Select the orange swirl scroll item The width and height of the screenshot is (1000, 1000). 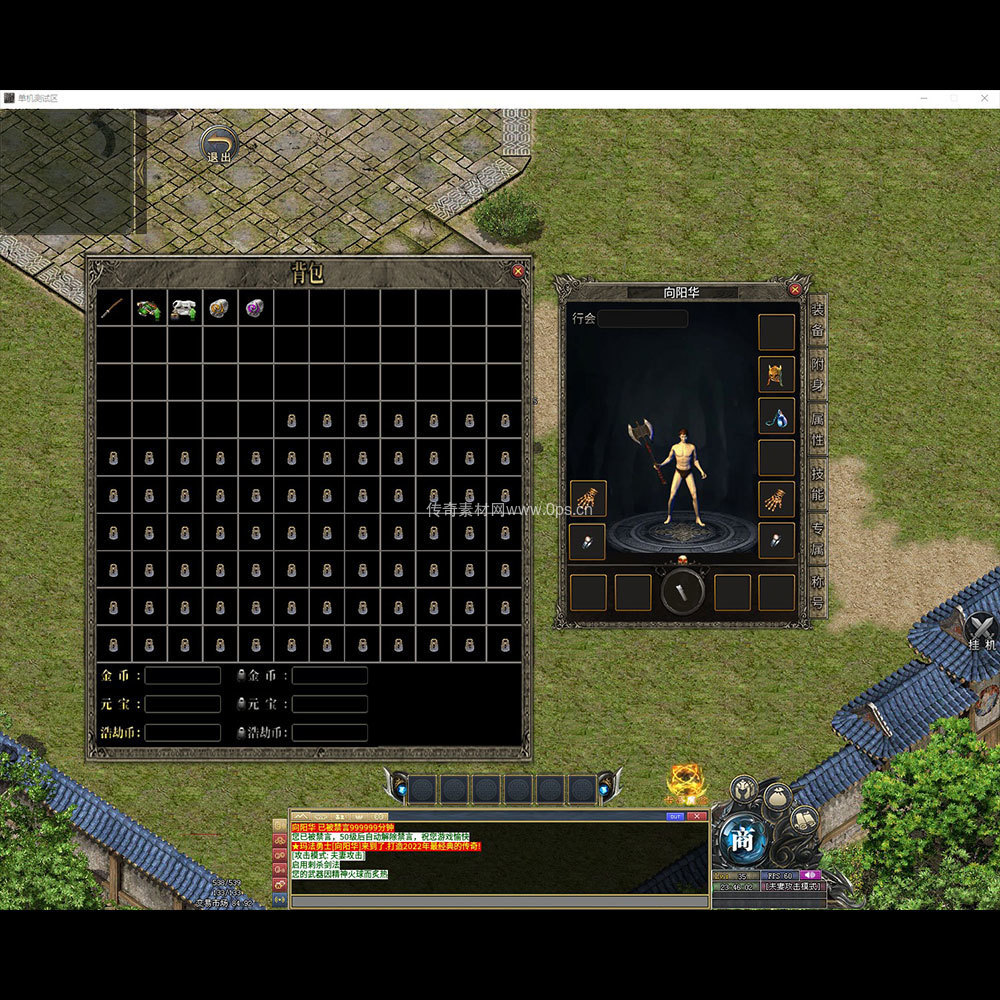pos(219,308)
